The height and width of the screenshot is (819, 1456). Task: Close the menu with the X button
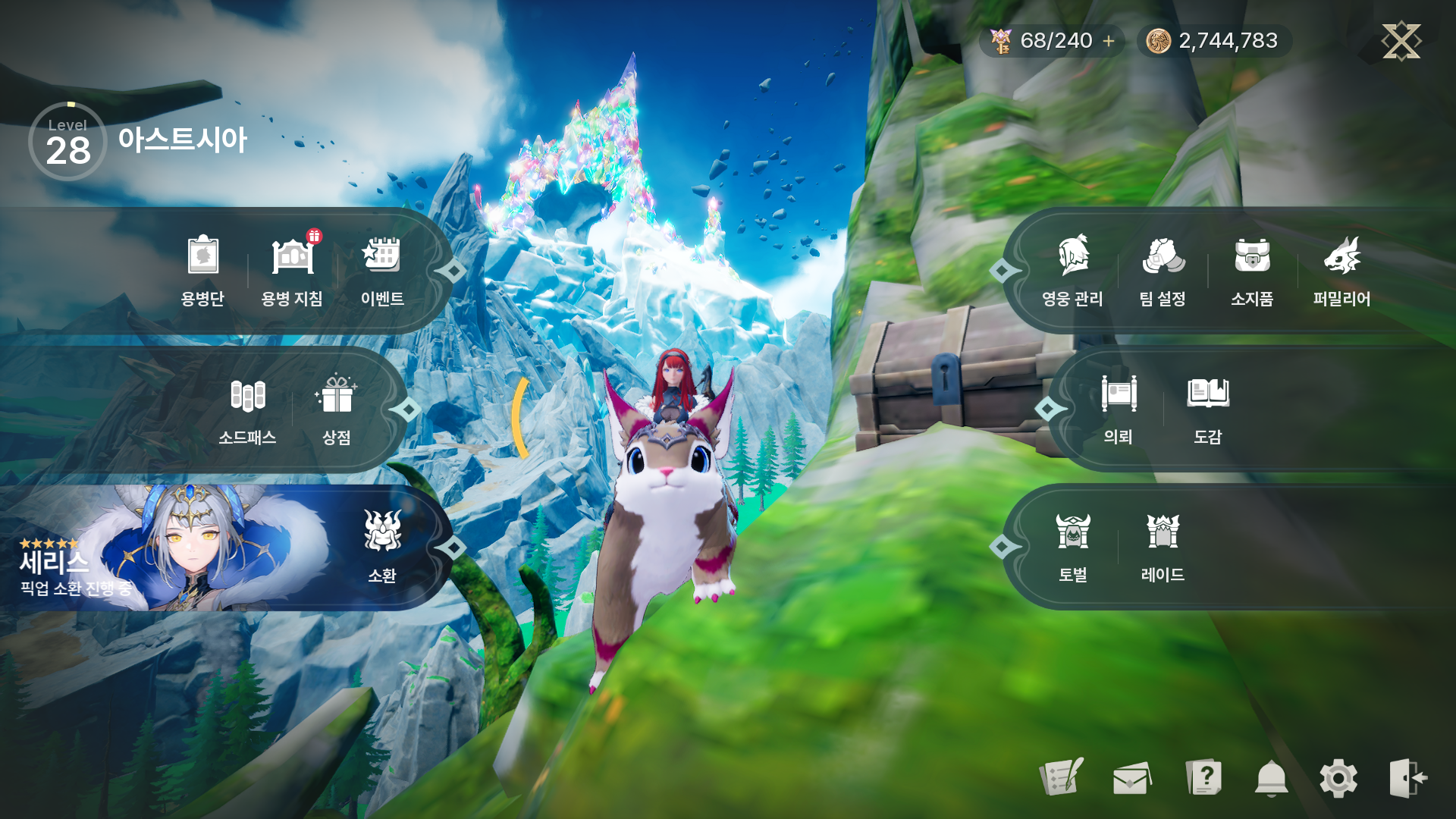point(1401,41)
